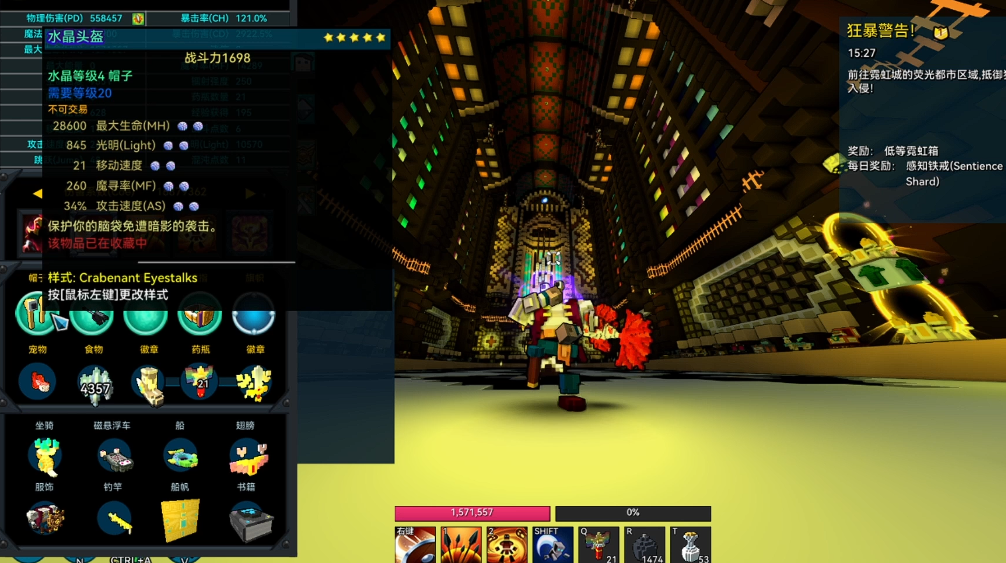Use the SHIFT dodge ability icon

552,546
